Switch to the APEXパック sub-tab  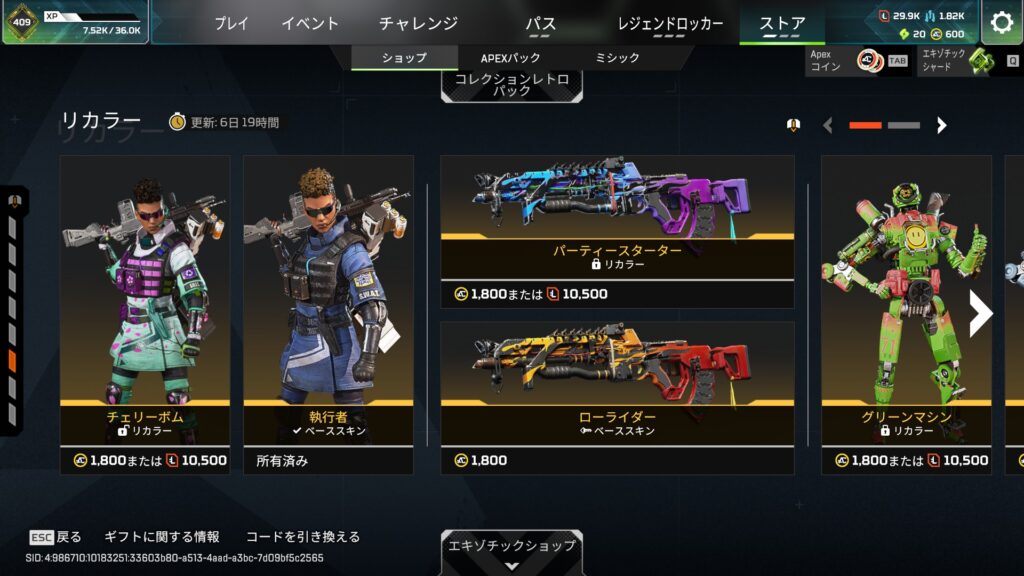509,58
